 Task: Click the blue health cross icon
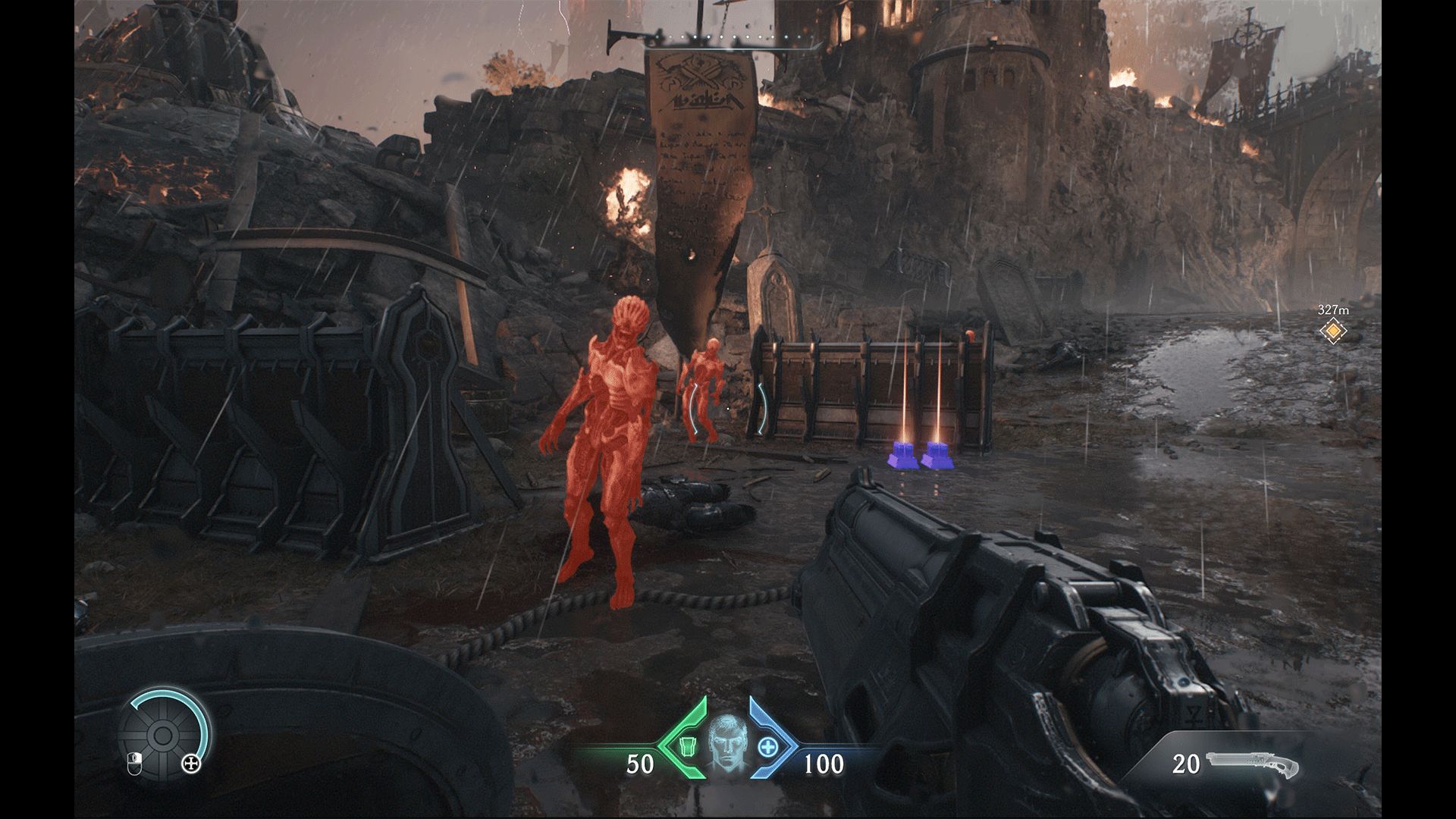coord(769,747)
